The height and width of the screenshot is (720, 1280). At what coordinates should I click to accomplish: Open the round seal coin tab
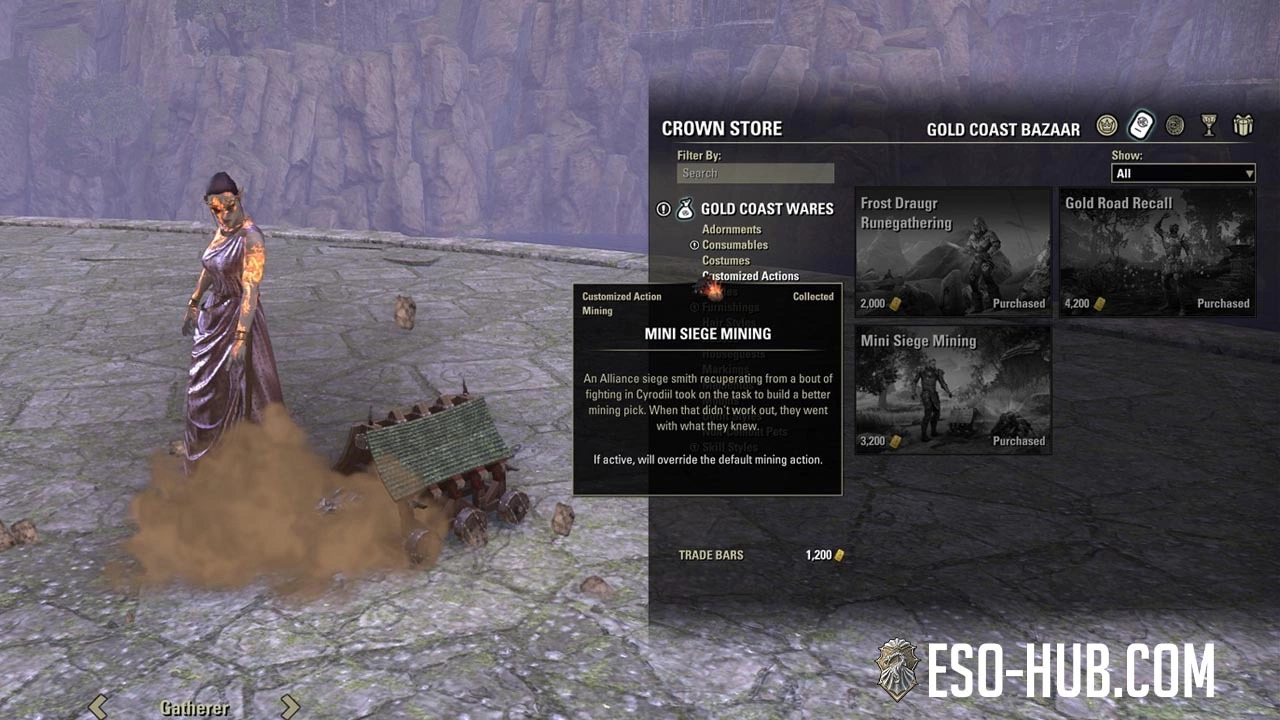(1175, 126)
